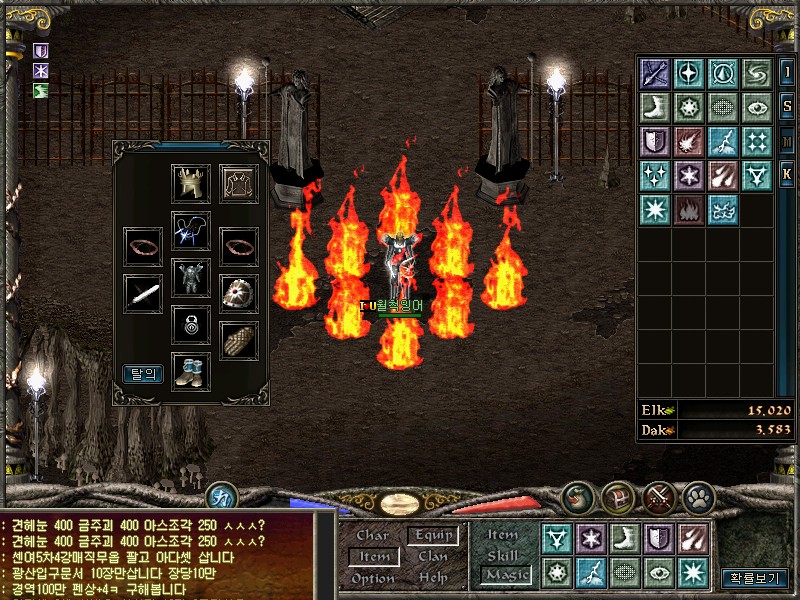Open the Char menu

pos(372,536)
